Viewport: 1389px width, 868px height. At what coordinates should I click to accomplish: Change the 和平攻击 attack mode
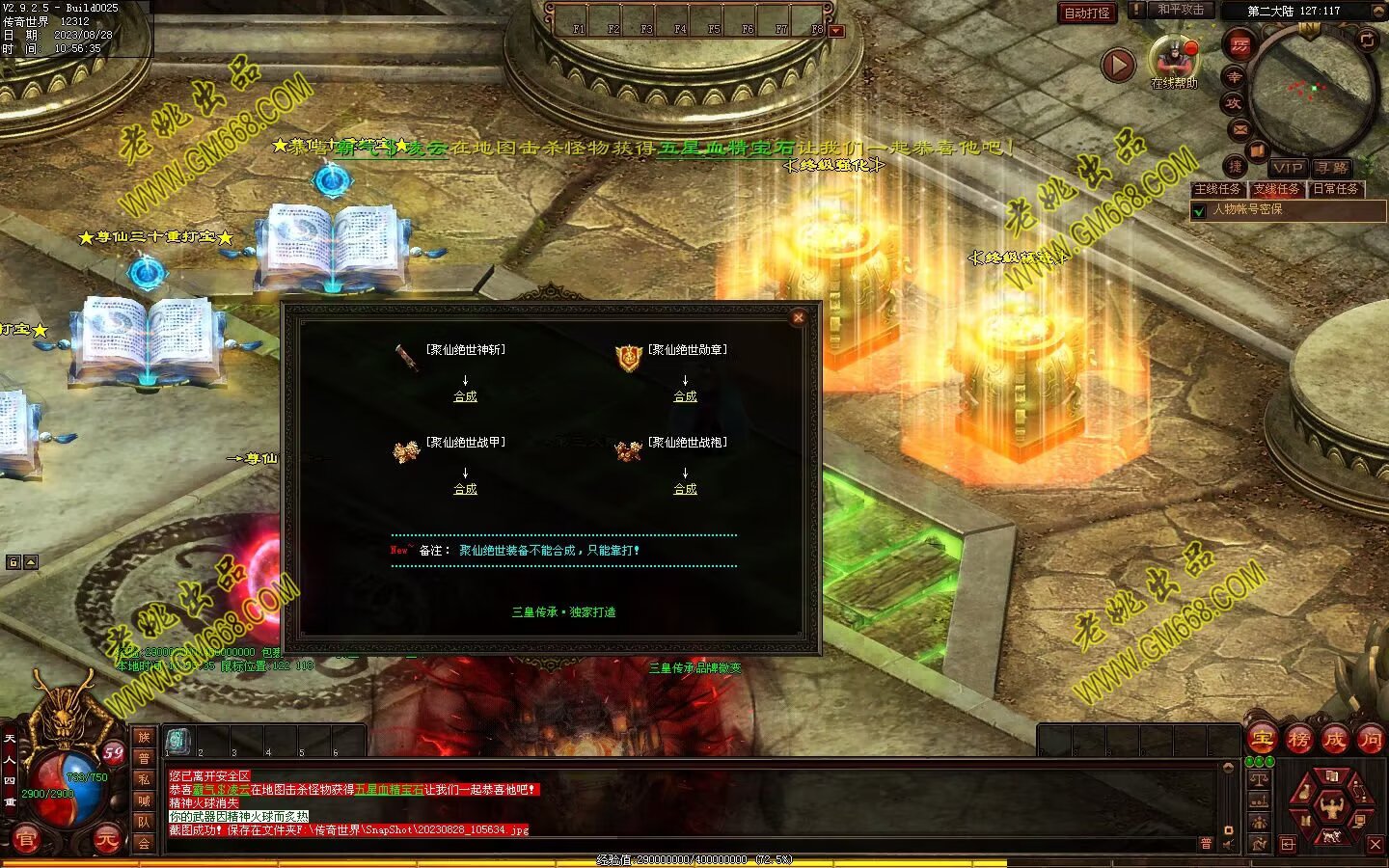pyautogui.click(x=1181, y=10)
